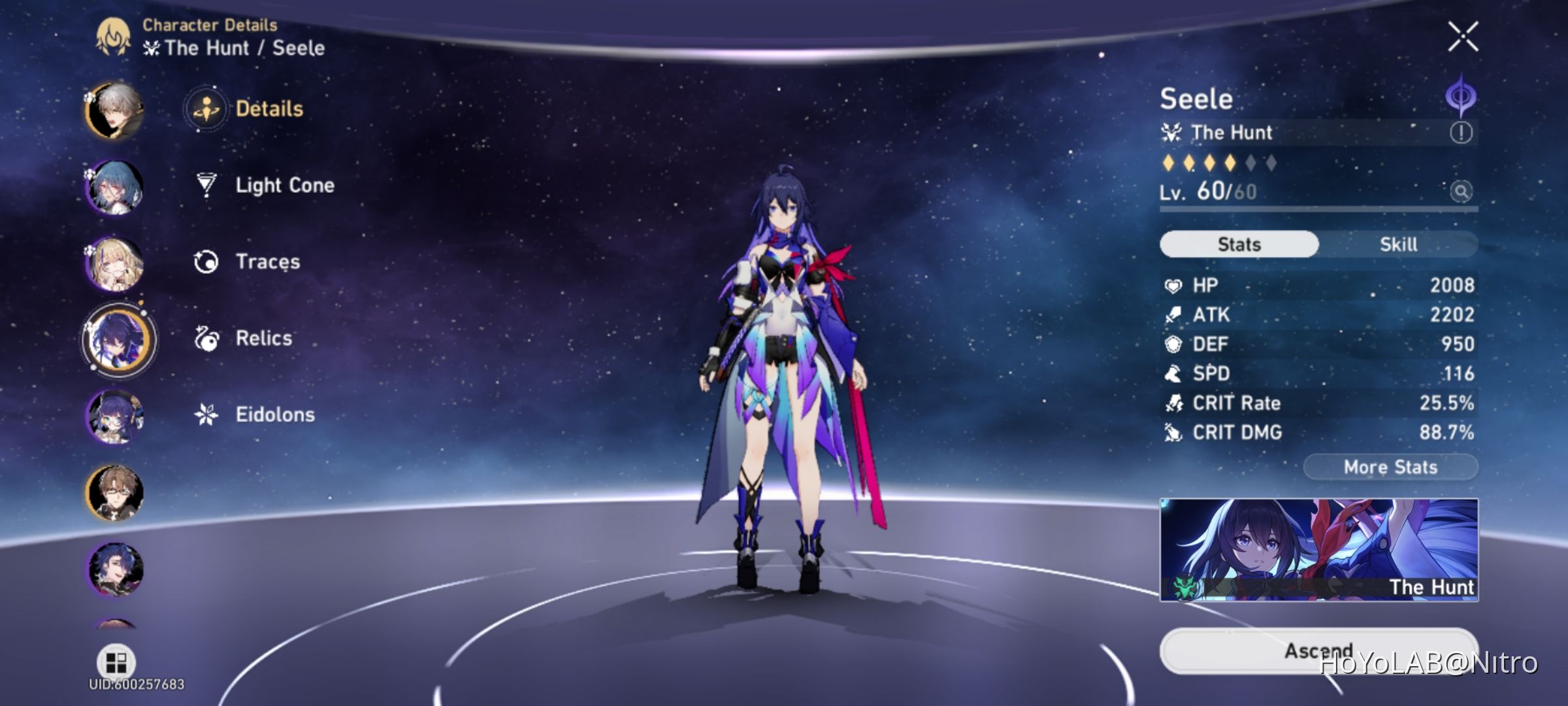Select the Eidolons snowflake icon
The width and height of the screenshot is (1568, 706).
point(204,414)
